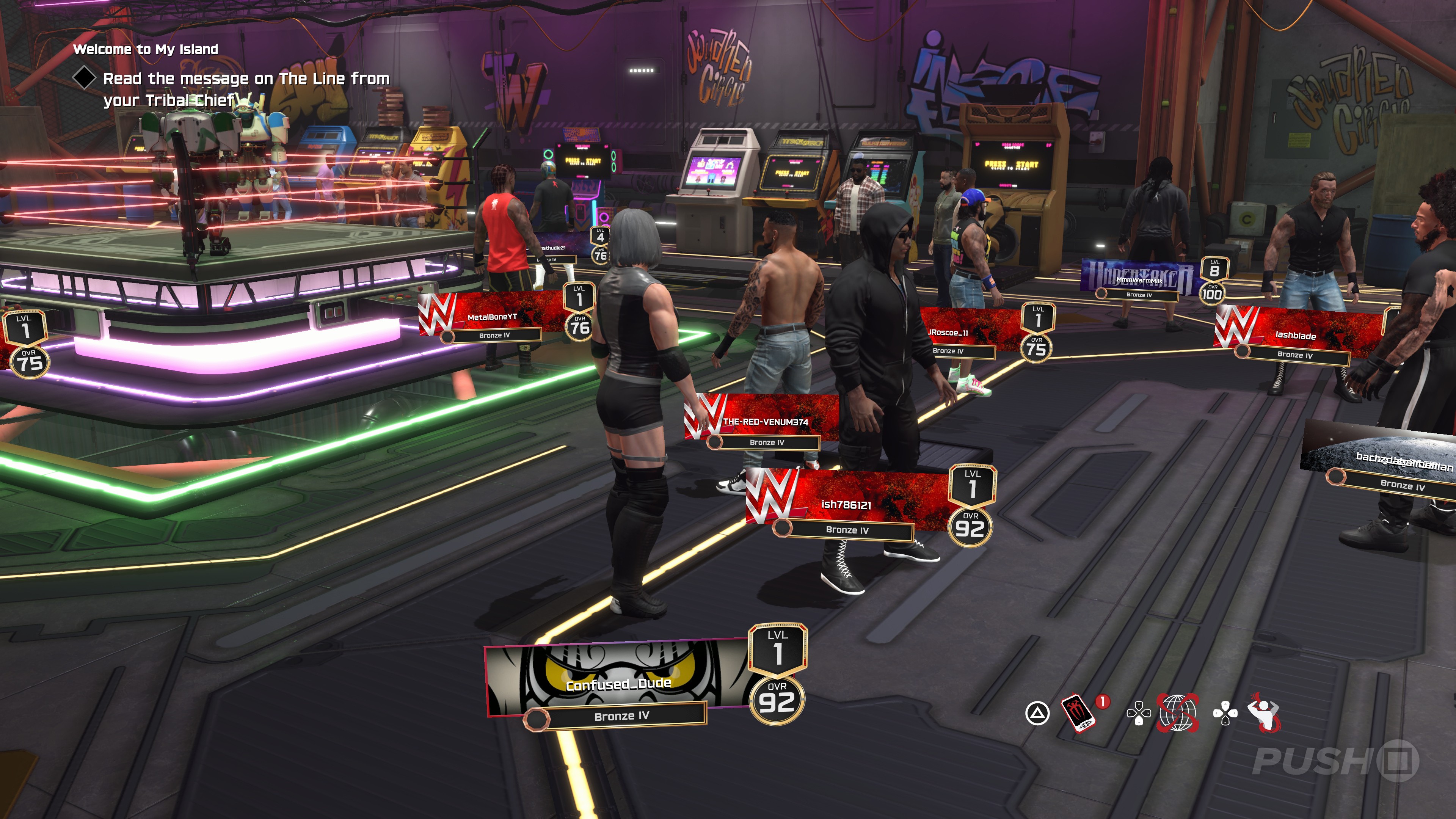The height and width of the screenshot is (819, 1456).
Task: Select THE-RED-VENUM374 player banner
Action: pyautogui.click(x=765, y=422)
